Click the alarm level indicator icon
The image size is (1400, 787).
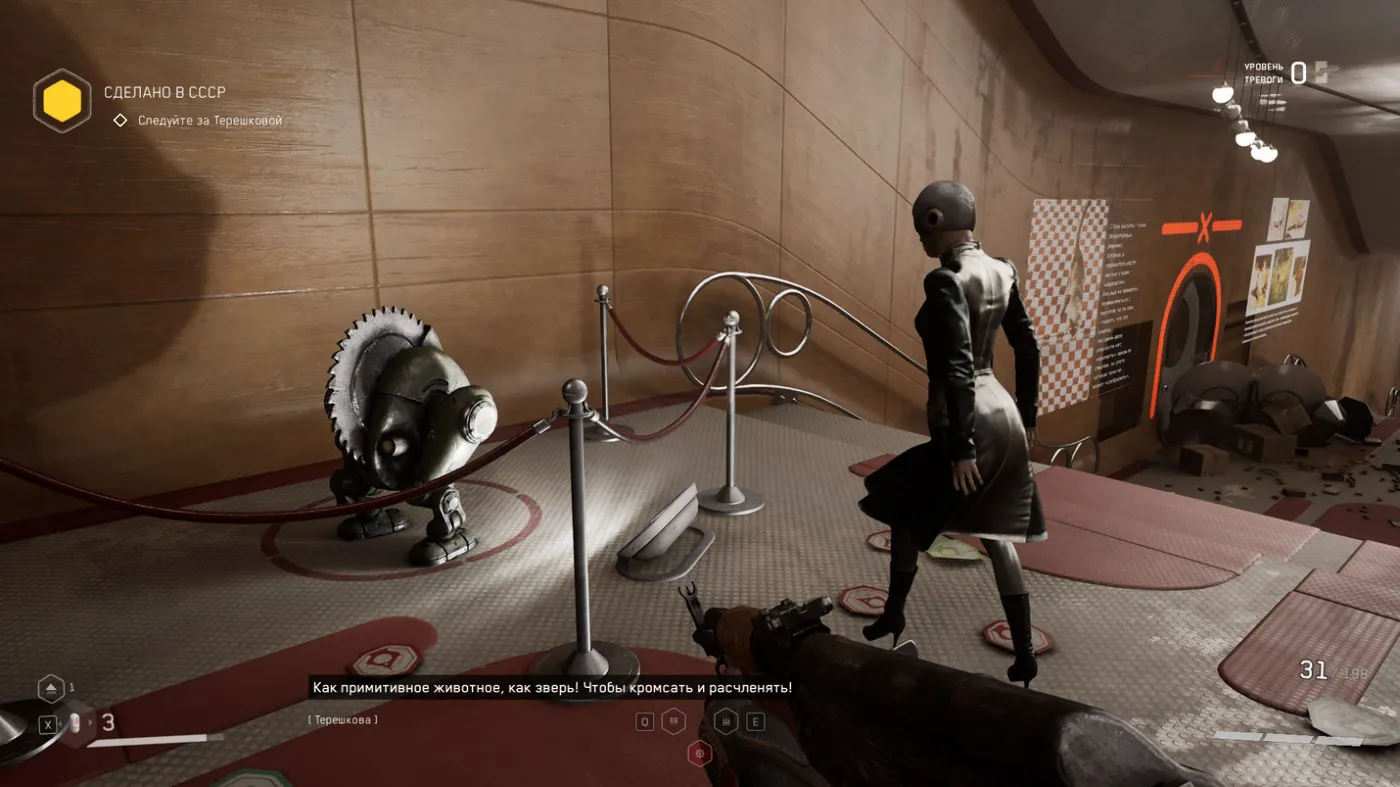pyautogui.click(x=1321, y=72)
